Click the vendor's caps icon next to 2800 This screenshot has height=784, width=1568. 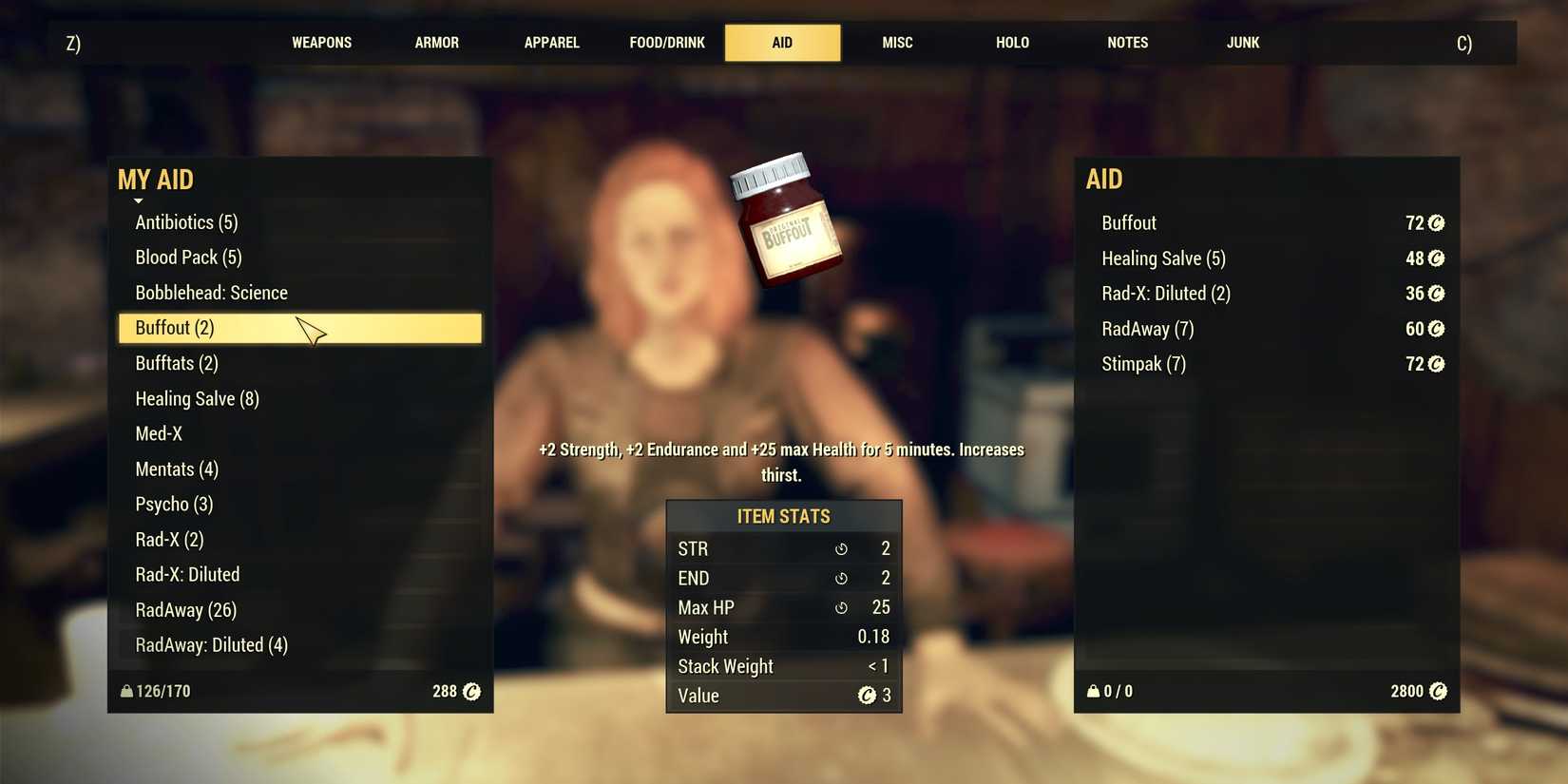(1441, 691)
